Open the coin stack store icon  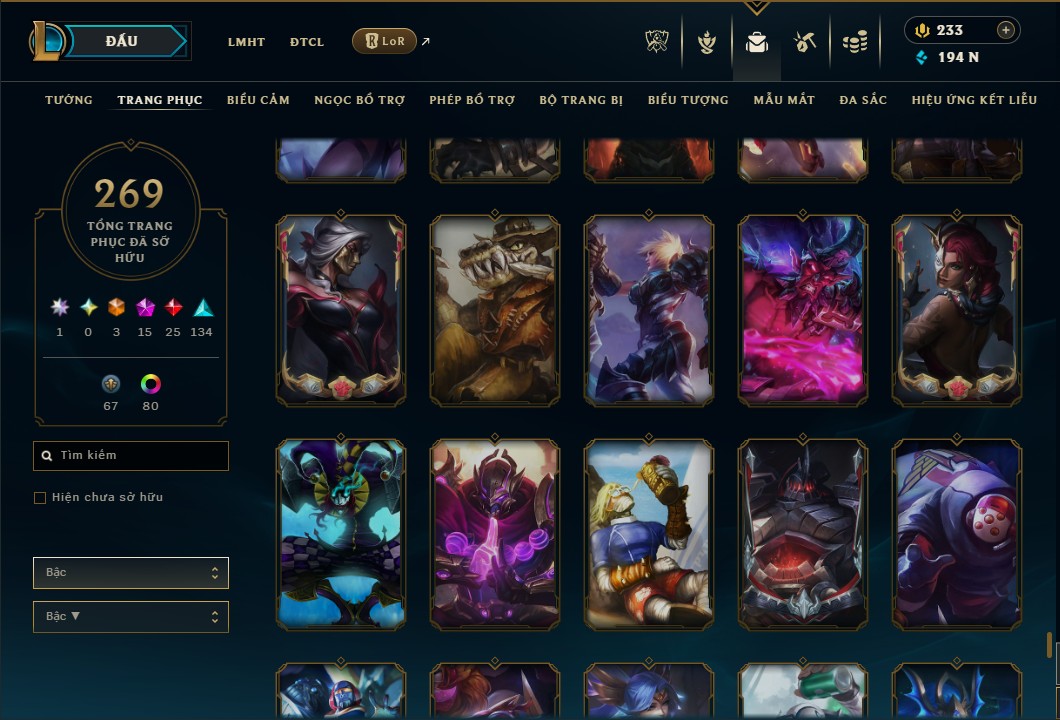click(x=854, y=42)
